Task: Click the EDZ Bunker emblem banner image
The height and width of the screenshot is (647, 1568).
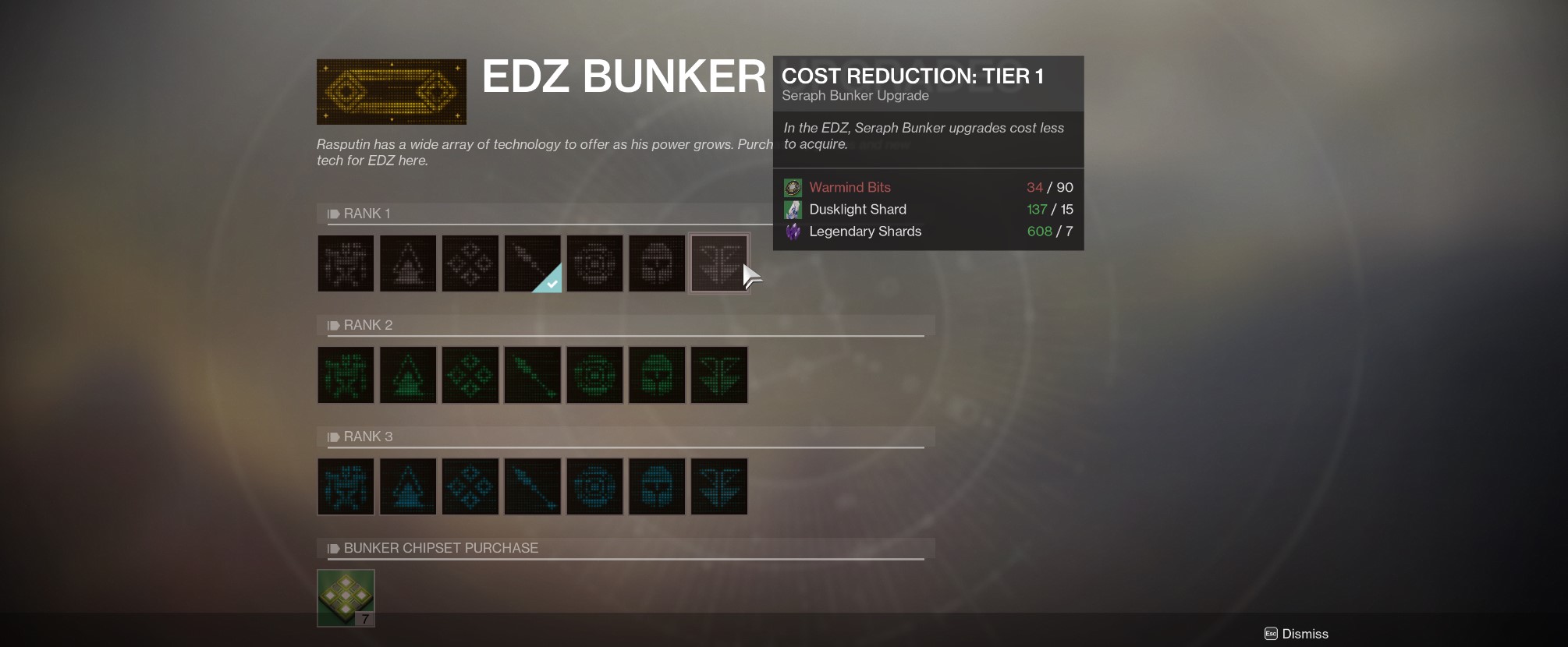Action: [x=391, y=91]
